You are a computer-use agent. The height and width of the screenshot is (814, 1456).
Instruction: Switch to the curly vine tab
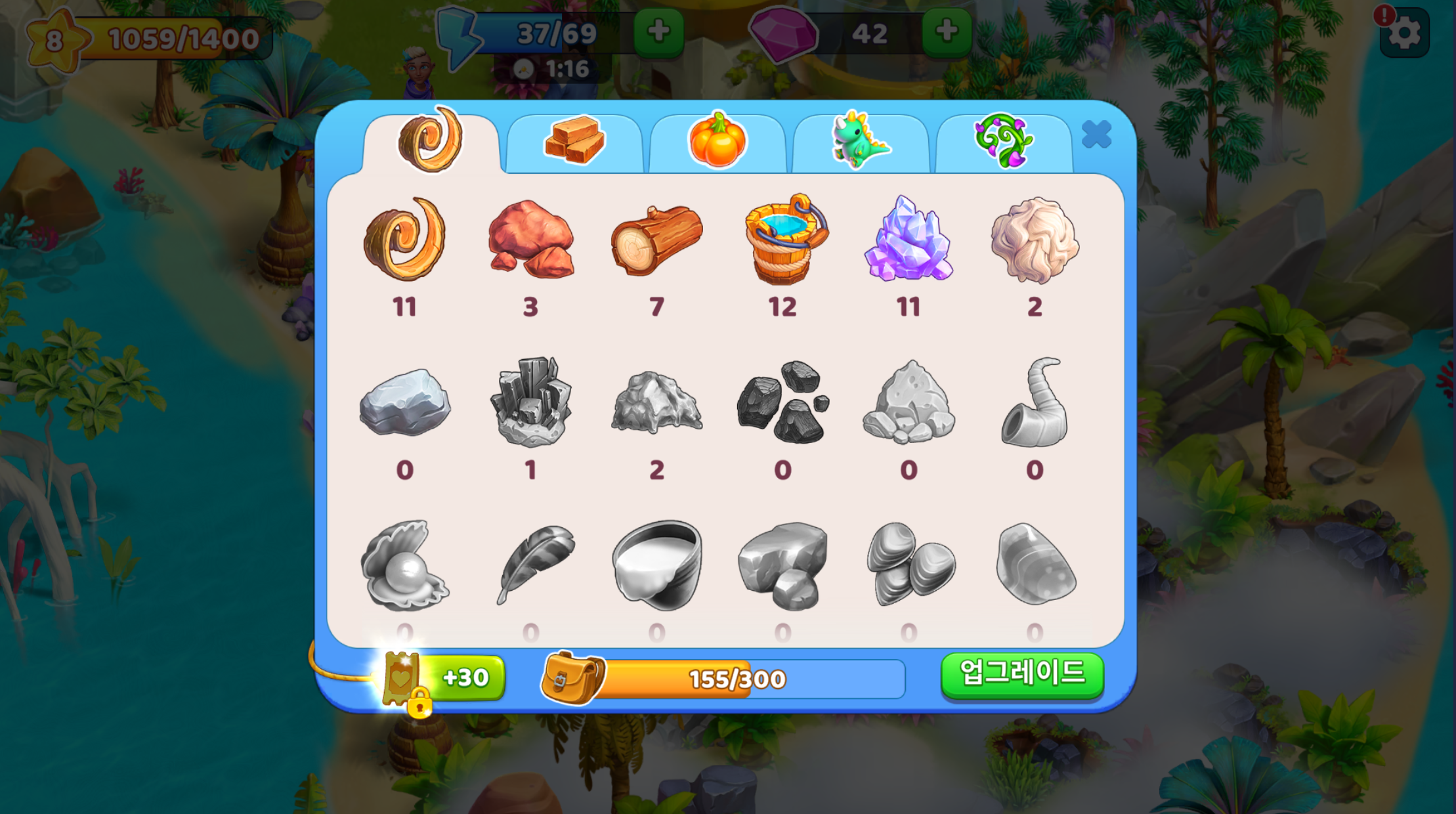[x=1003, y=140]
